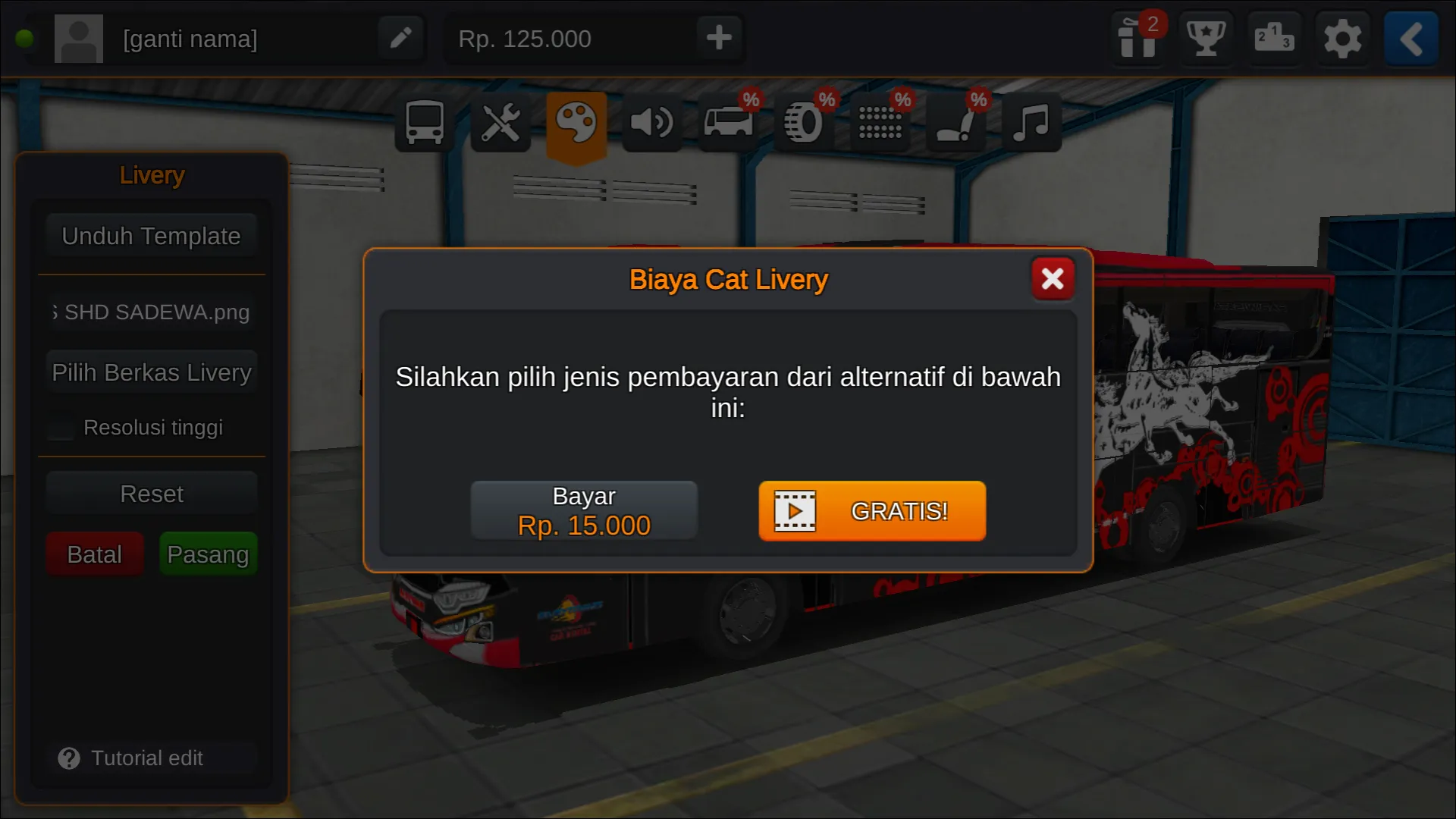Viewport: 1456px width, 819px height.
Task: Close the Biaya Cat Livery dialog
Action: click(1053, 279)
